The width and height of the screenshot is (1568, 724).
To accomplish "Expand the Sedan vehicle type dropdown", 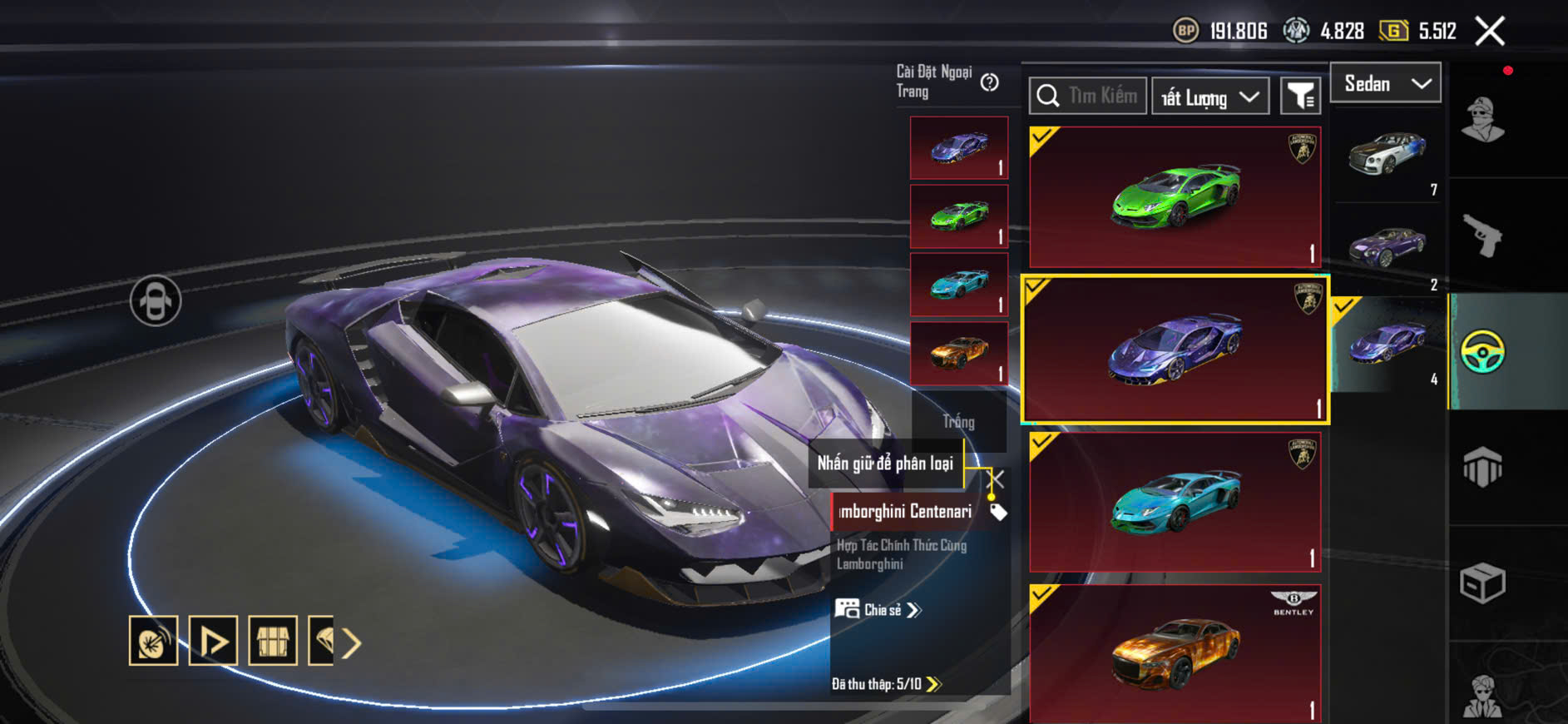I will (x=1386, y=83).
